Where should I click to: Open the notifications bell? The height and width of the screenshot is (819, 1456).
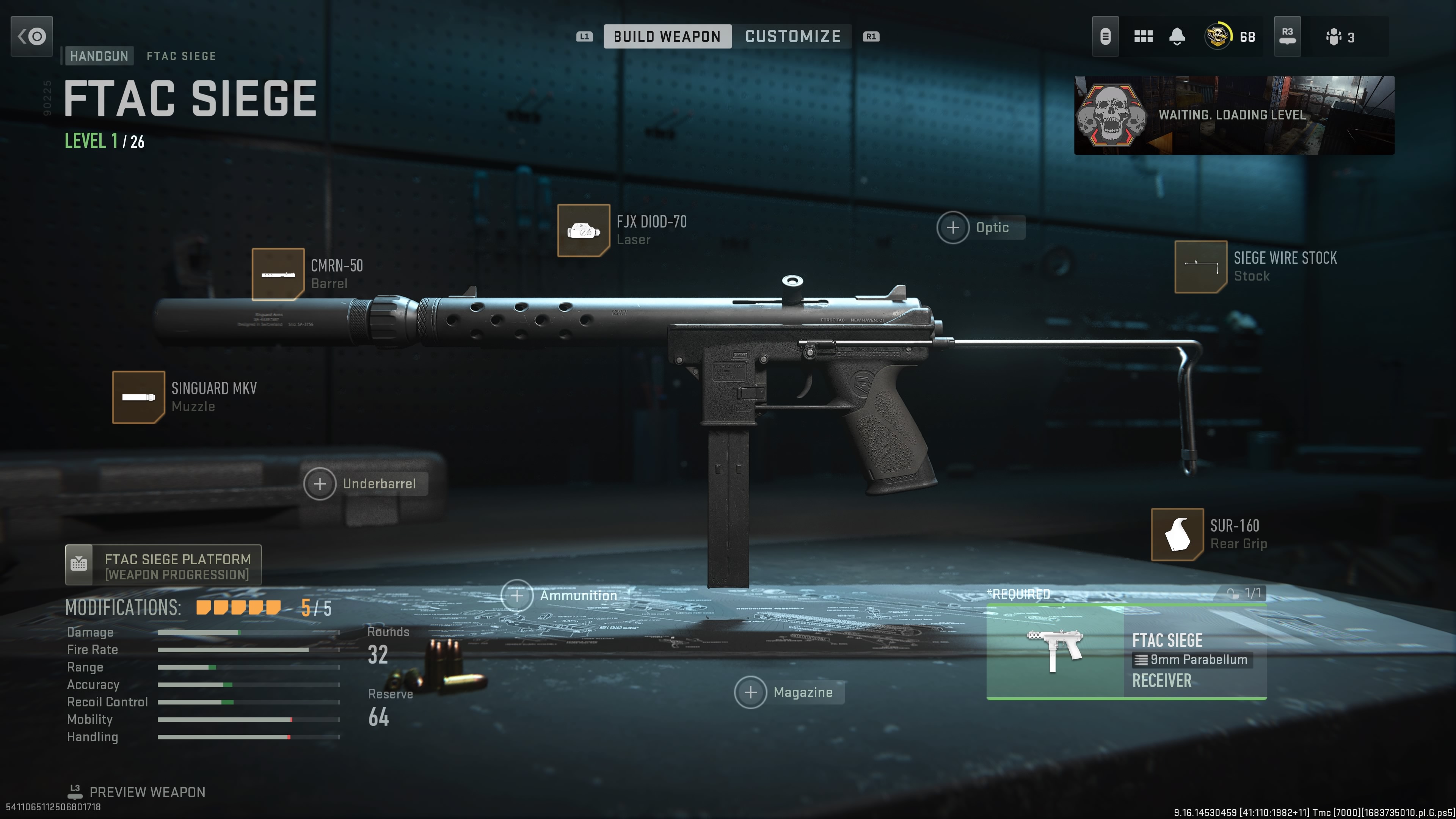[x=1177, y=37]
